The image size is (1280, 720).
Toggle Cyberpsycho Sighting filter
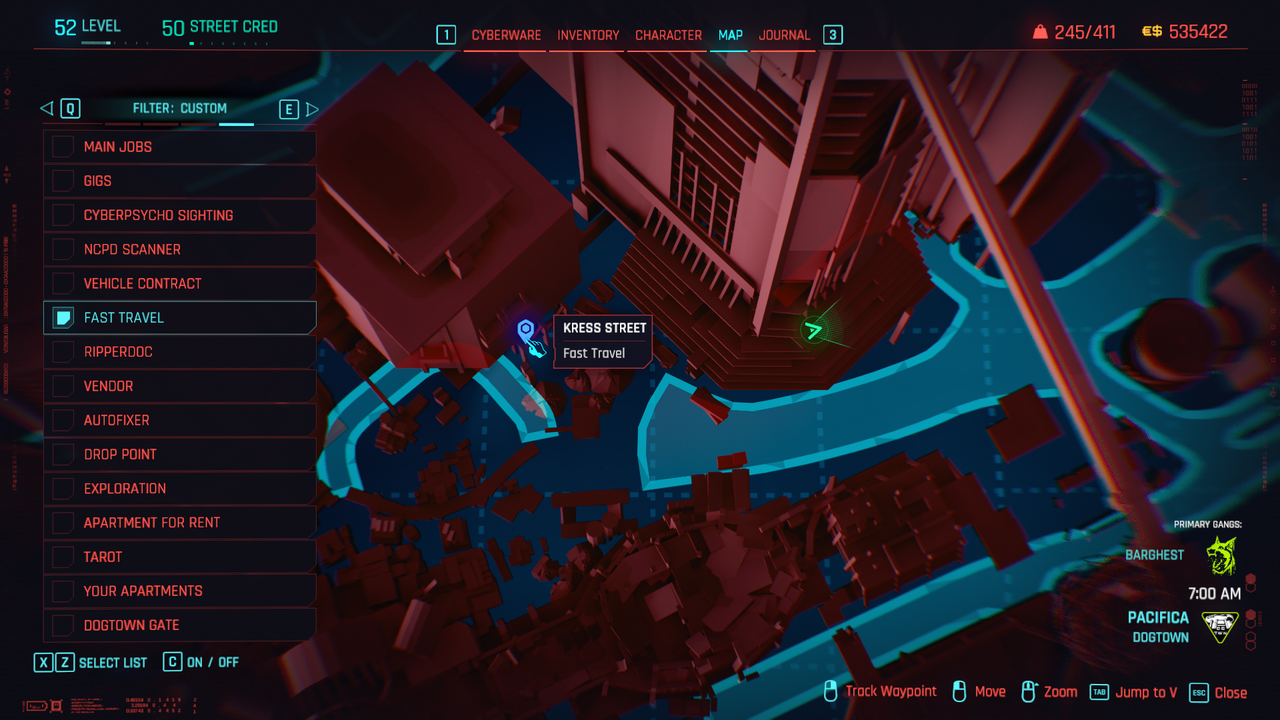63,215
